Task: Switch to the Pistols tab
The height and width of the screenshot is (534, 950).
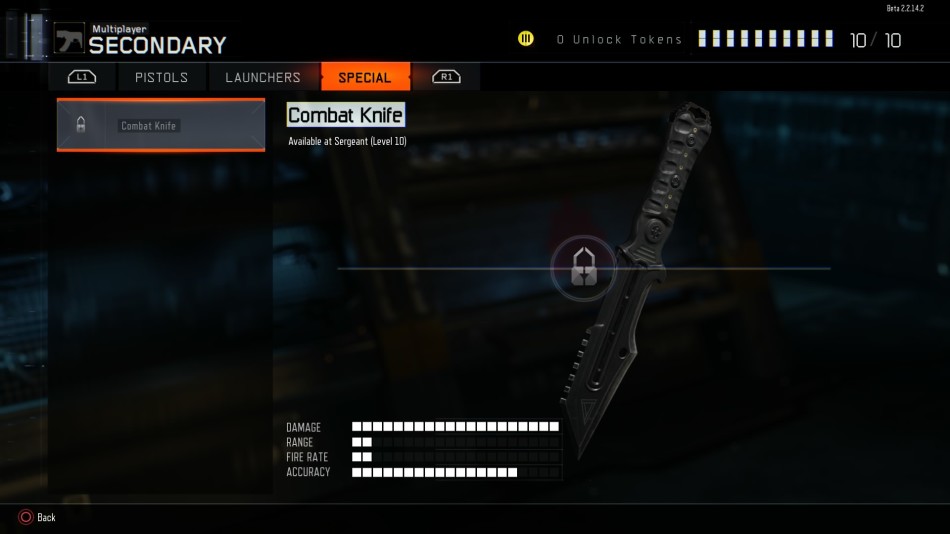Action: (161, 77)
